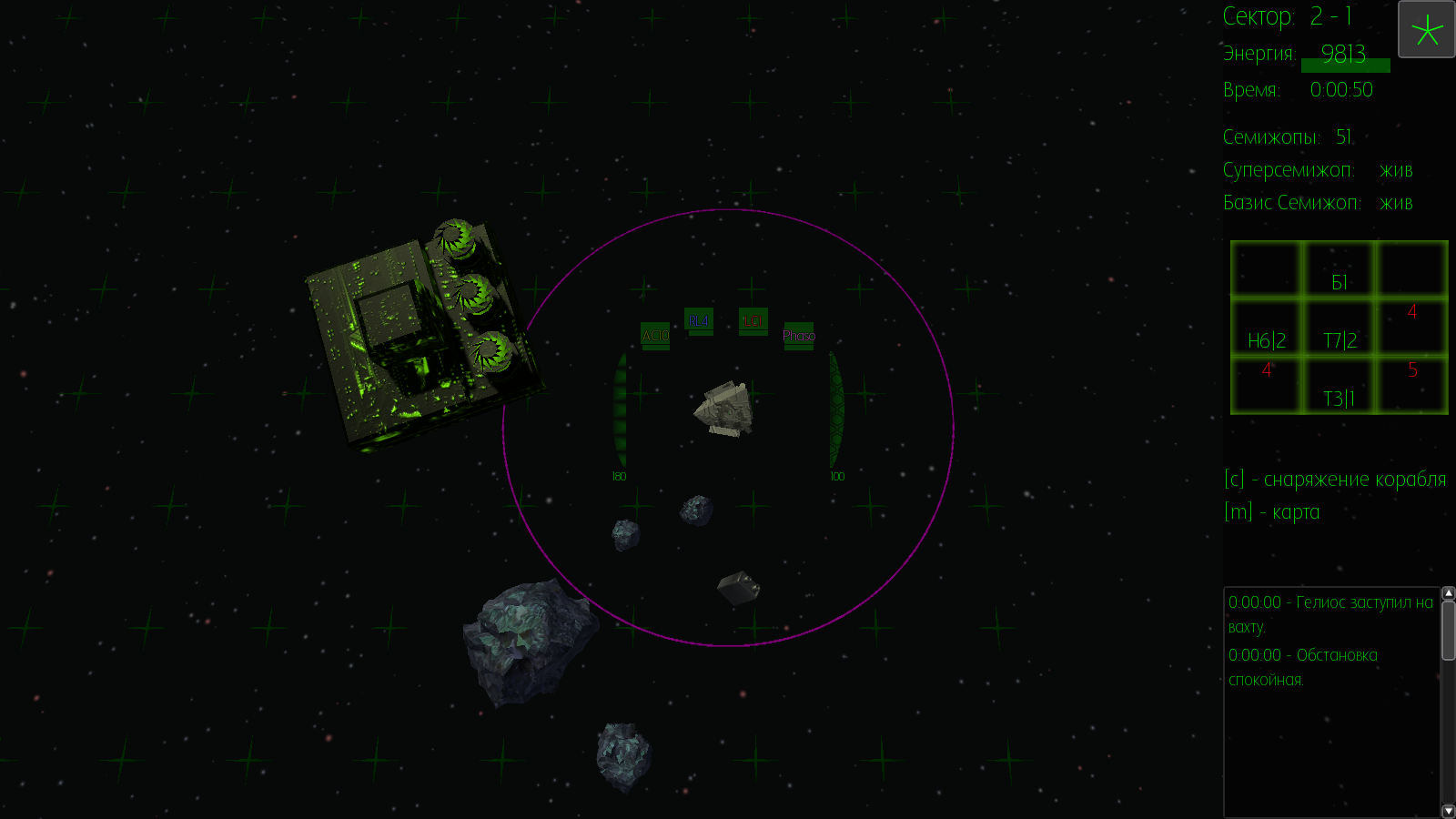The image size is (1456, 819).
Task: Select the AC10 weapon slot
Action: 655,336
